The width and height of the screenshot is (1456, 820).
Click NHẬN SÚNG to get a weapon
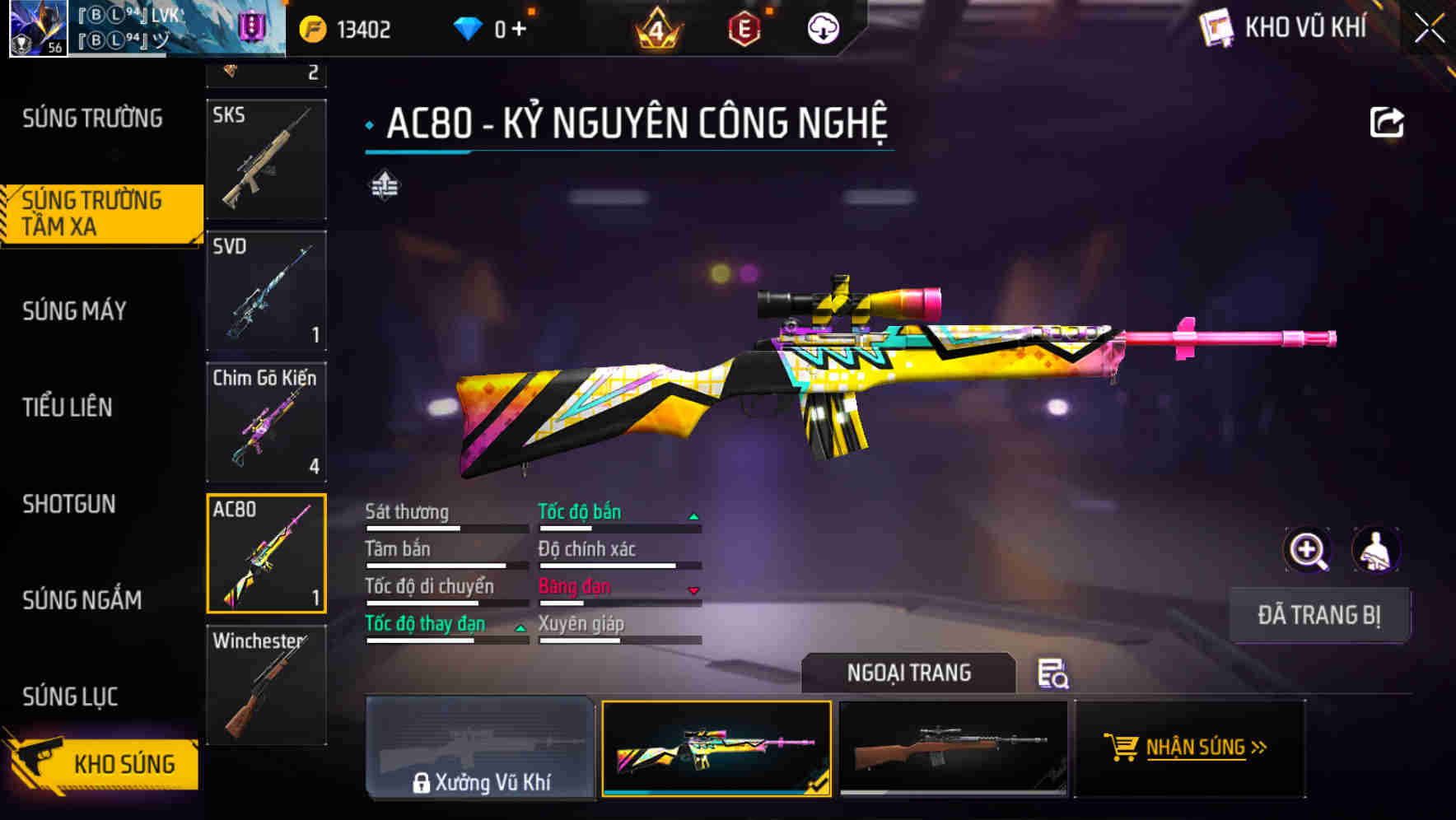[x=1198, y=748]
